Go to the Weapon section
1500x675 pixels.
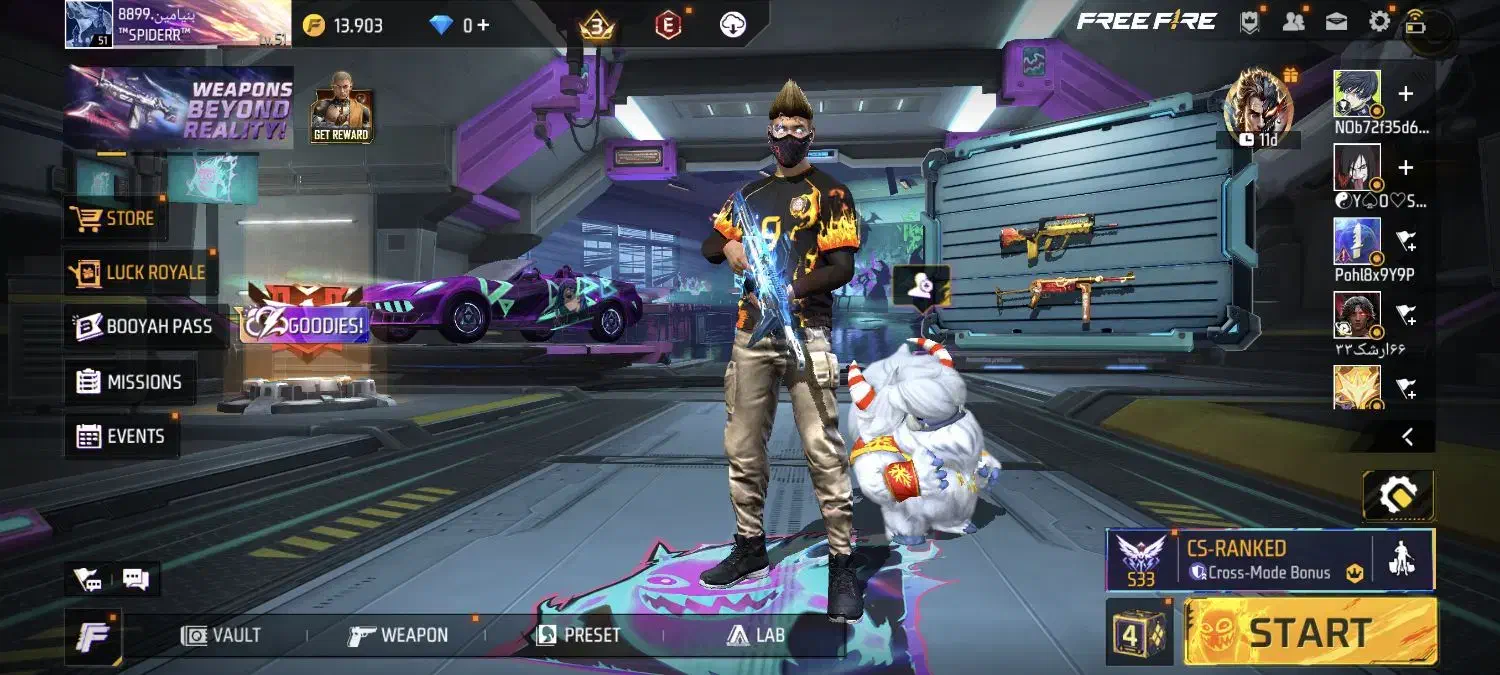pyautogui.click(x=398, y=635)
